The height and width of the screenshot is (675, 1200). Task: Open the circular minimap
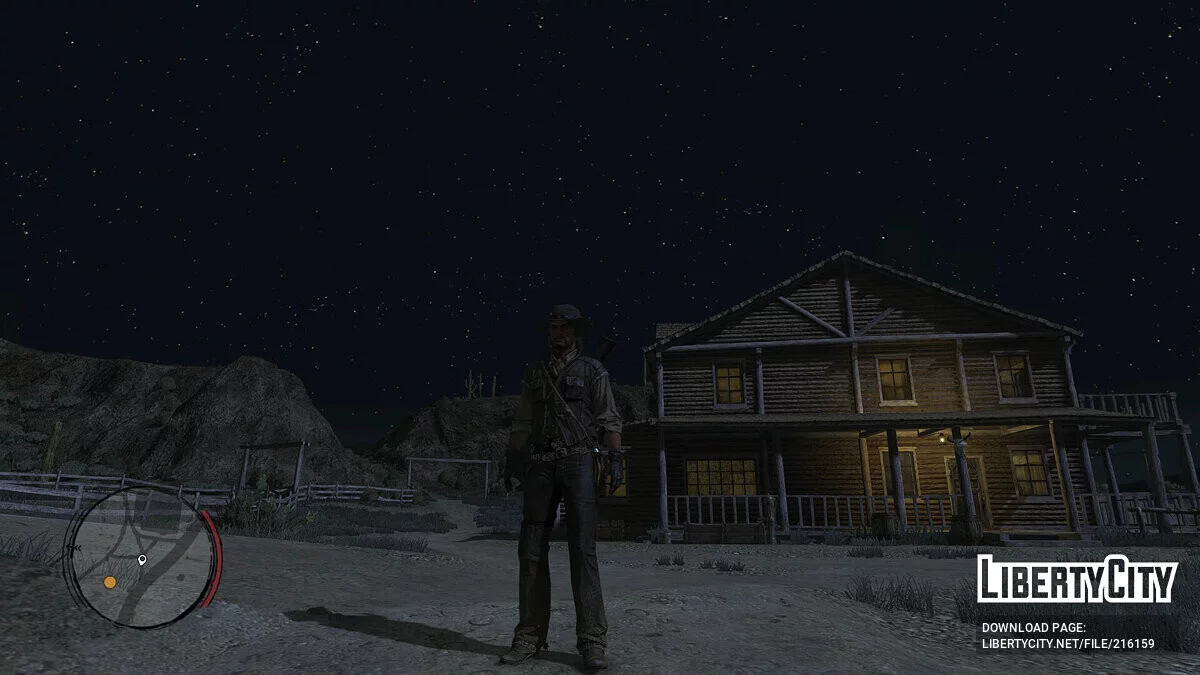point(142,557)
